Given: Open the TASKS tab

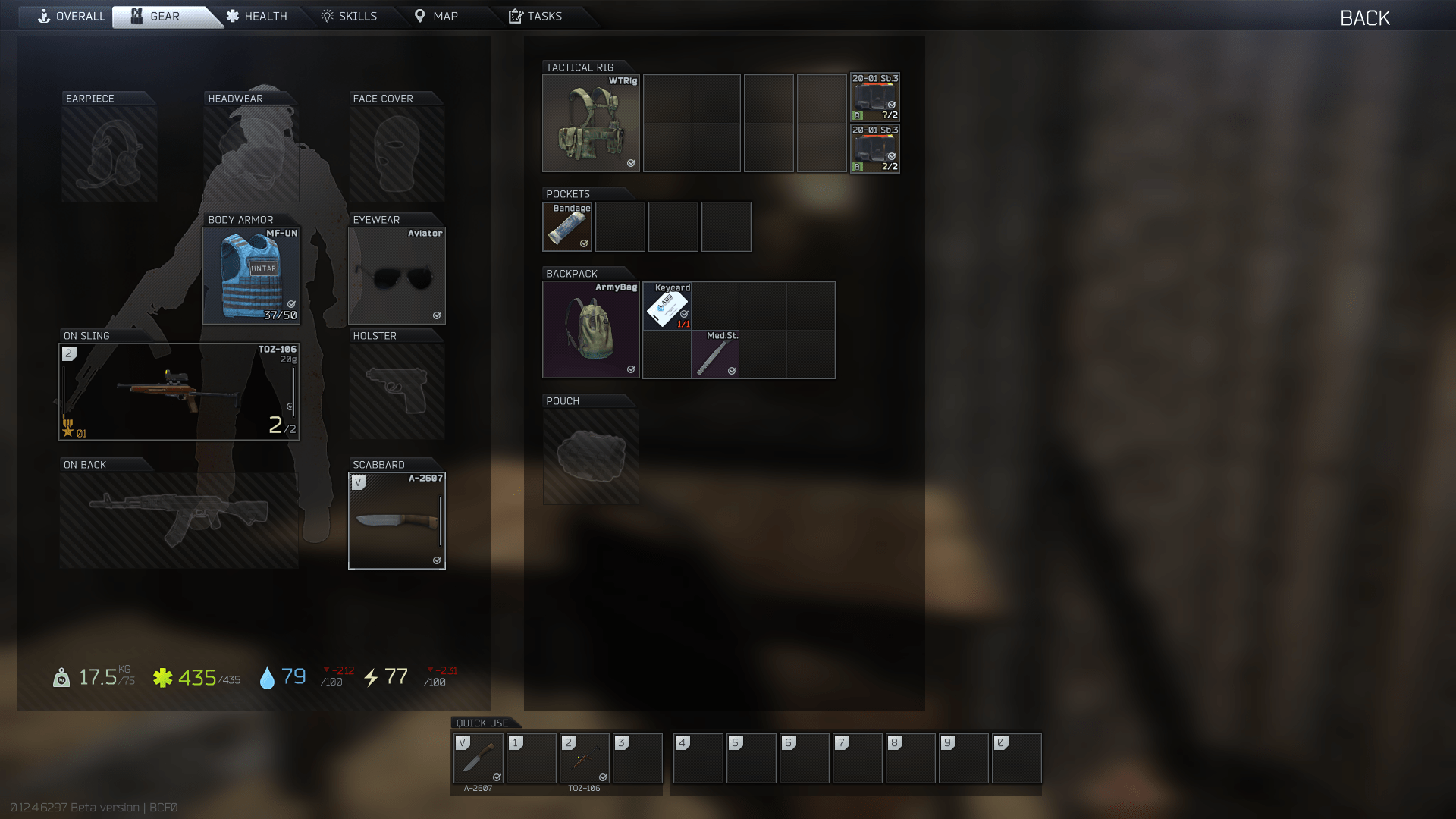Looking at the screenshot, I should (x=535, y=16).
